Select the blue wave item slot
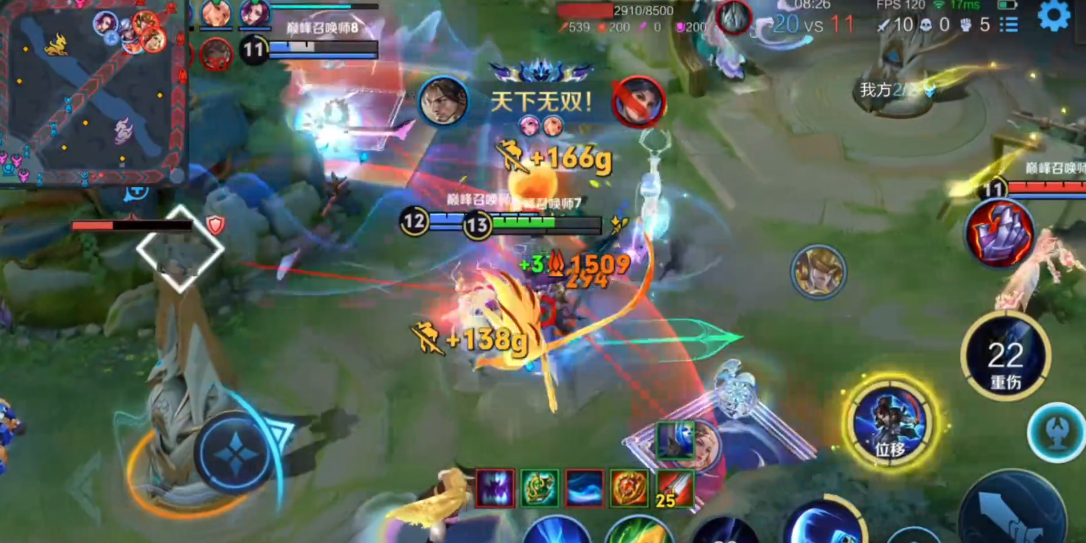The width and height of the screenshot is (1086, 543). tap(584, 488)
